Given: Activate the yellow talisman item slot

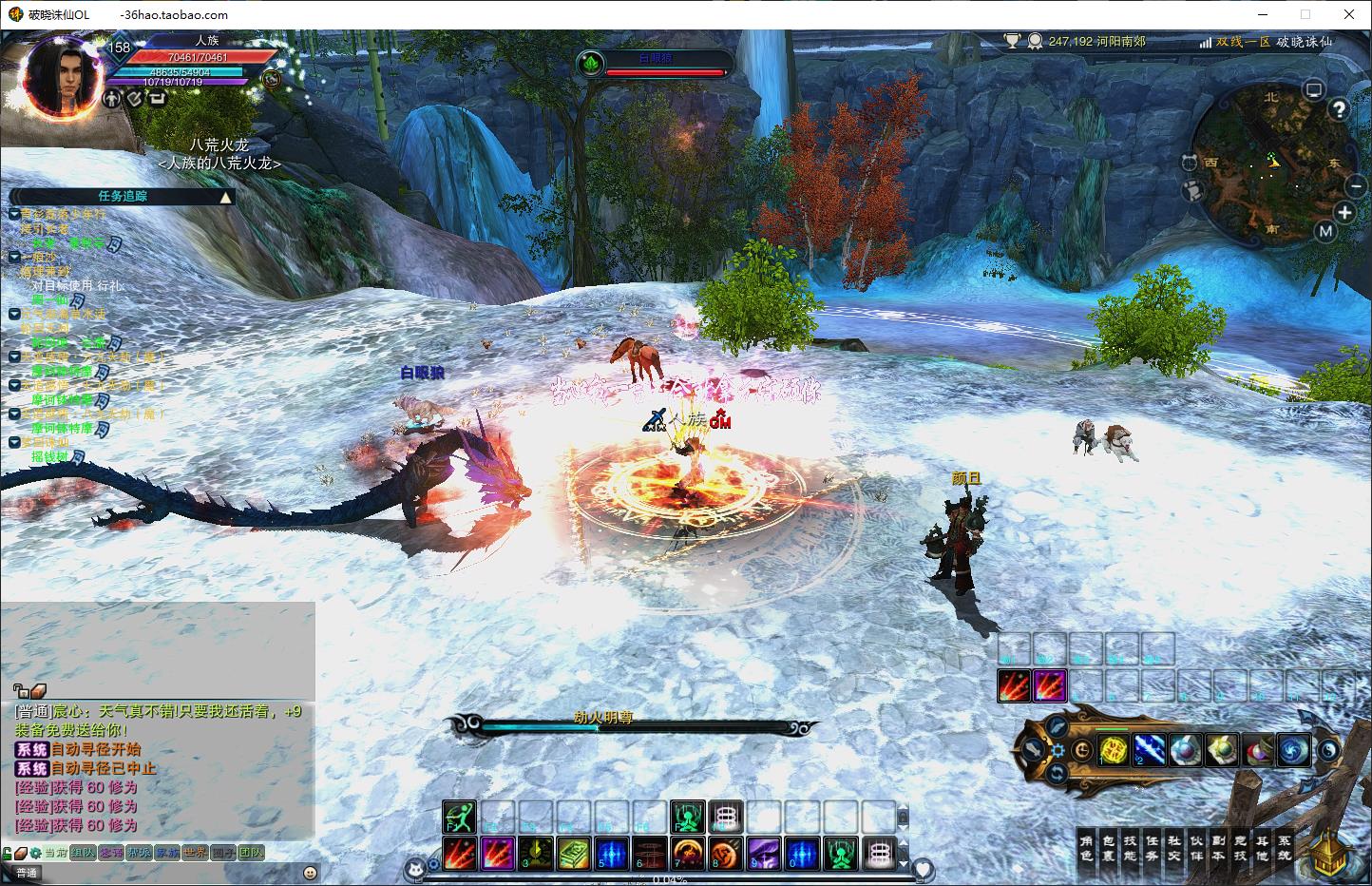Looking at the screenshot, I should point(1113,750).
